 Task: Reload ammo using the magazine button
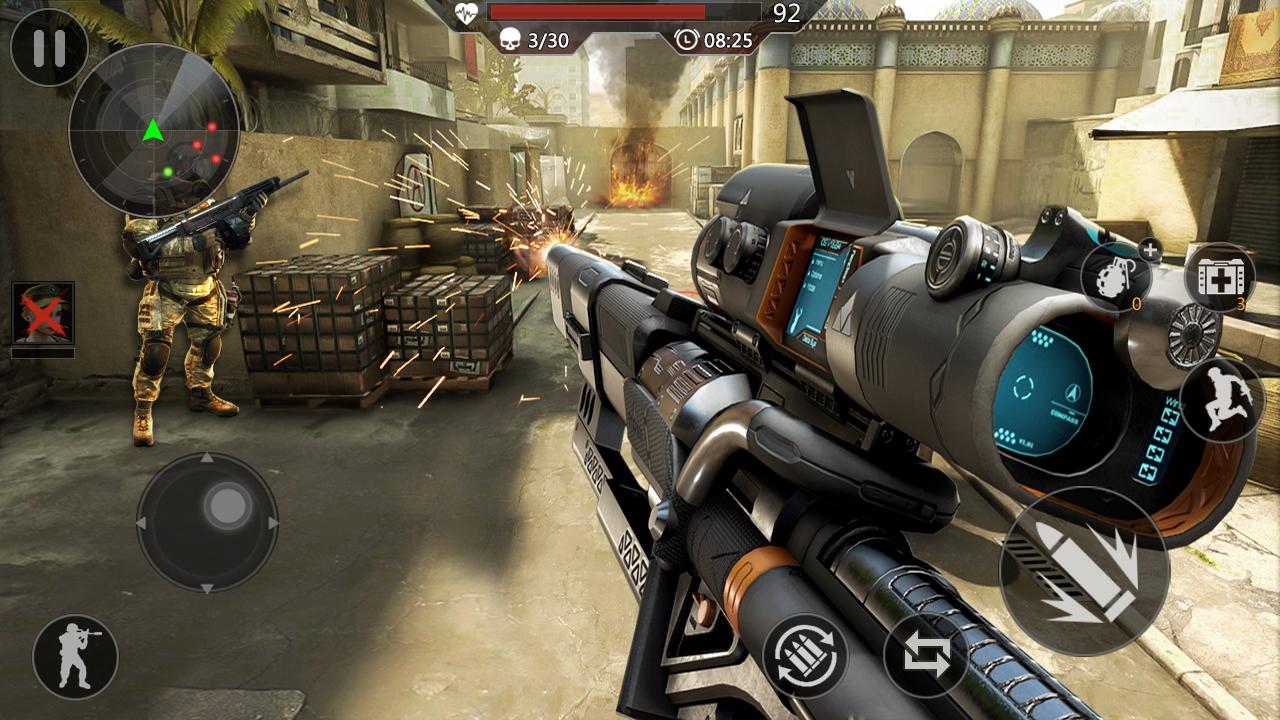(806, 655)
